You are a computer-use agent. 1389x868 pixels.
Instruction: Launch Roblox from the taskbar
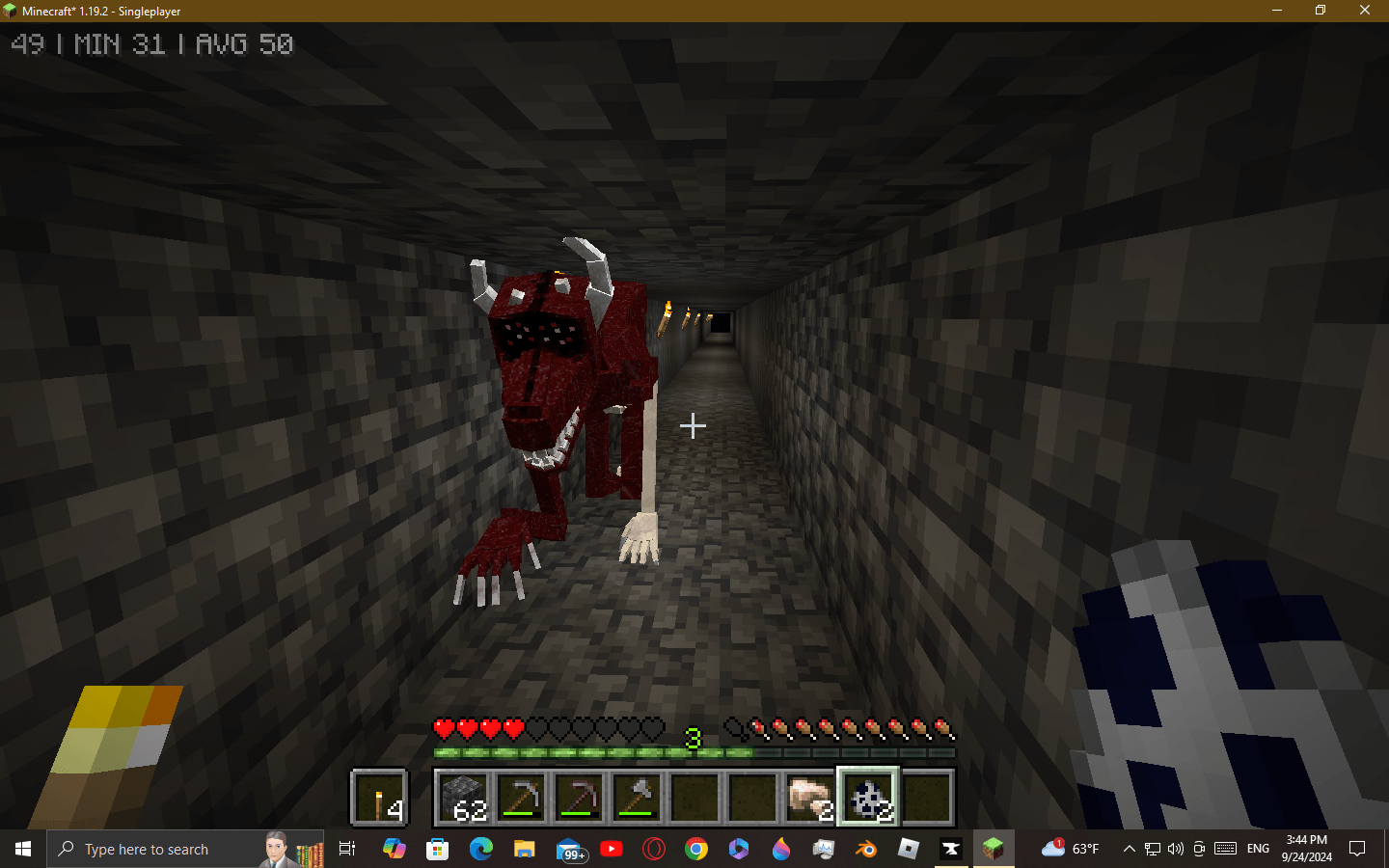coord(908,849)
